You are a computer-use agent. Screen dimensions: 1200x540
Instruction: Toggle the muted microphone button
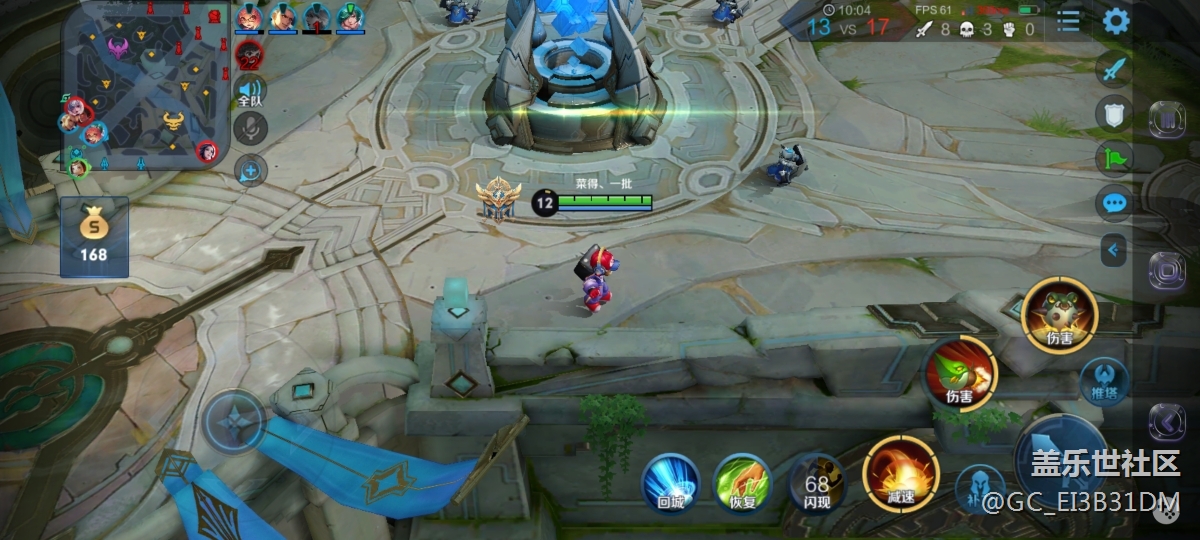(x=250, y=129)
